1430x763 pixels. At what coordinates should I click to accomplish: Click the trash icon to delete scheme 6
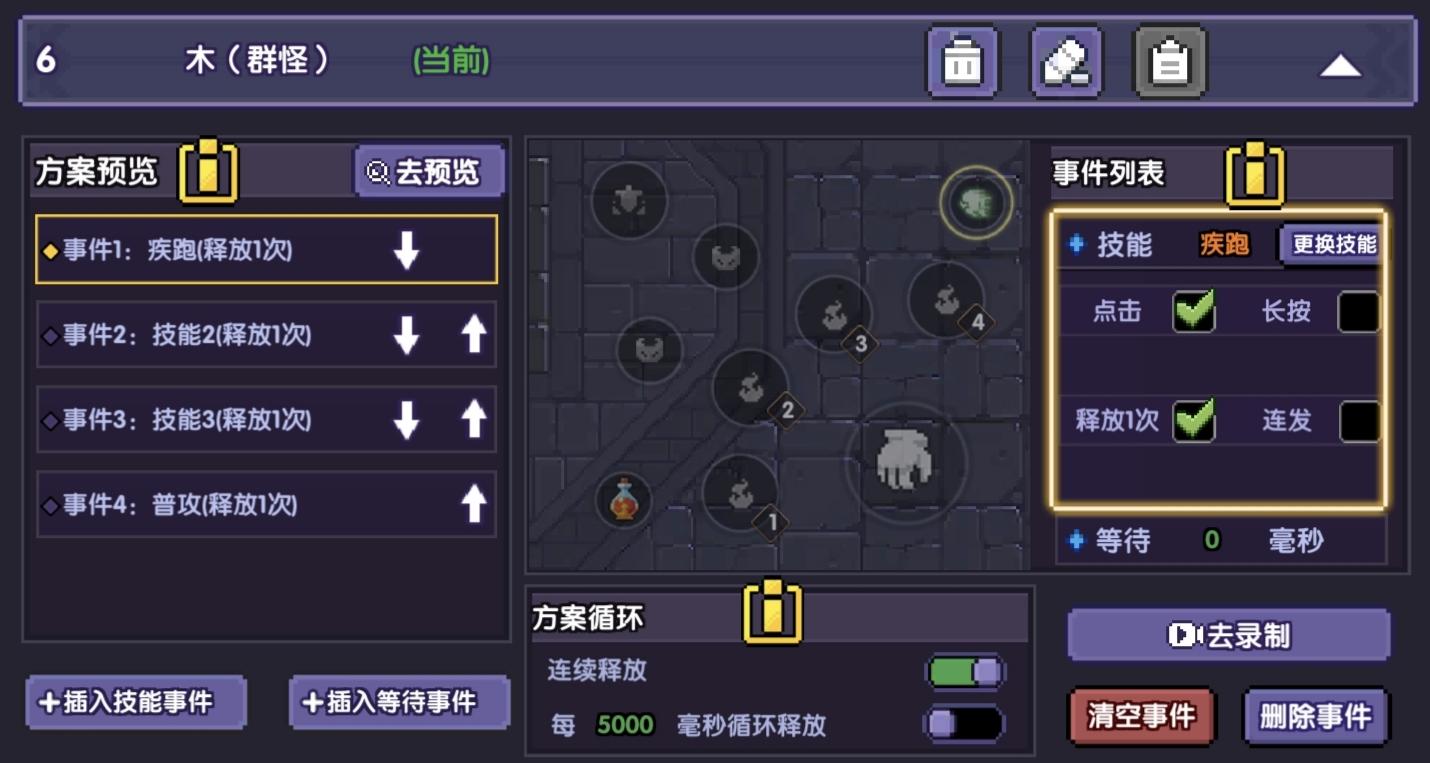963,61
